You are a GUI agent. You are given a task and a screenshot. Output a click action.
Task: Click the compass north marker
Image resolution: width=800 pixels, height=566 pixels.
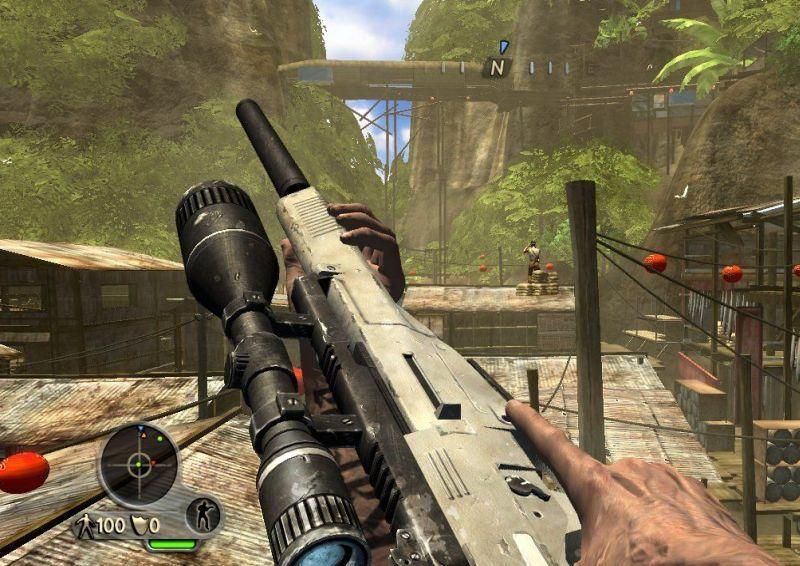point(496,68)
